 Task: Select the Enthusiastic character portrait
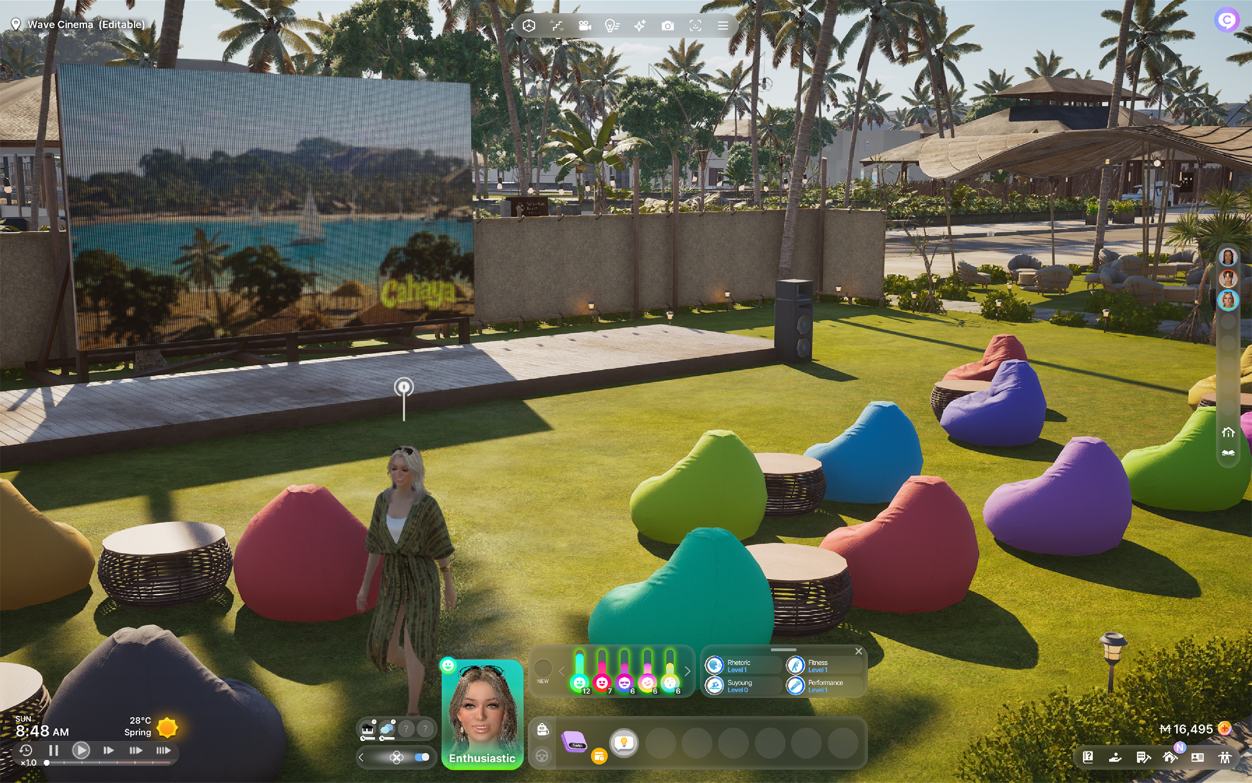pyautogui.click(x=482, y=712)
